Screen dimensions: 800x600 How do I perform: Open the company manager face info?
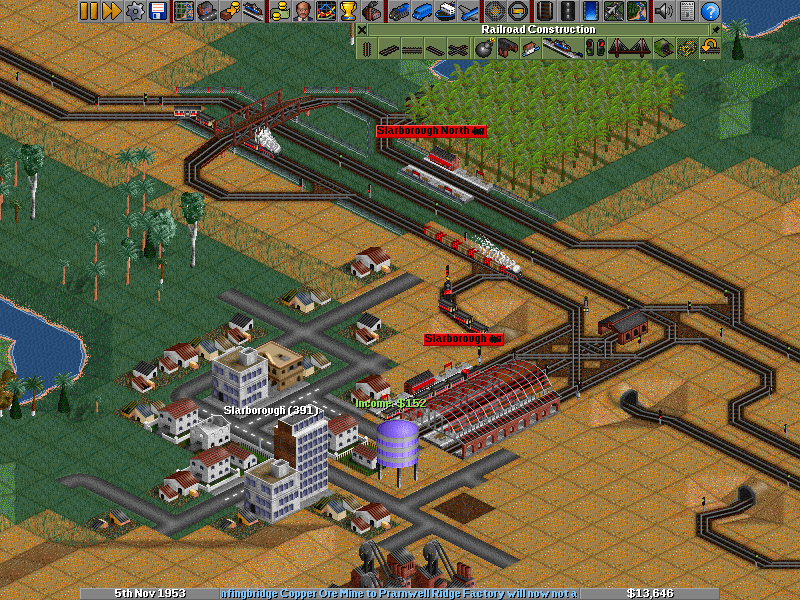(x=303, y=11)
